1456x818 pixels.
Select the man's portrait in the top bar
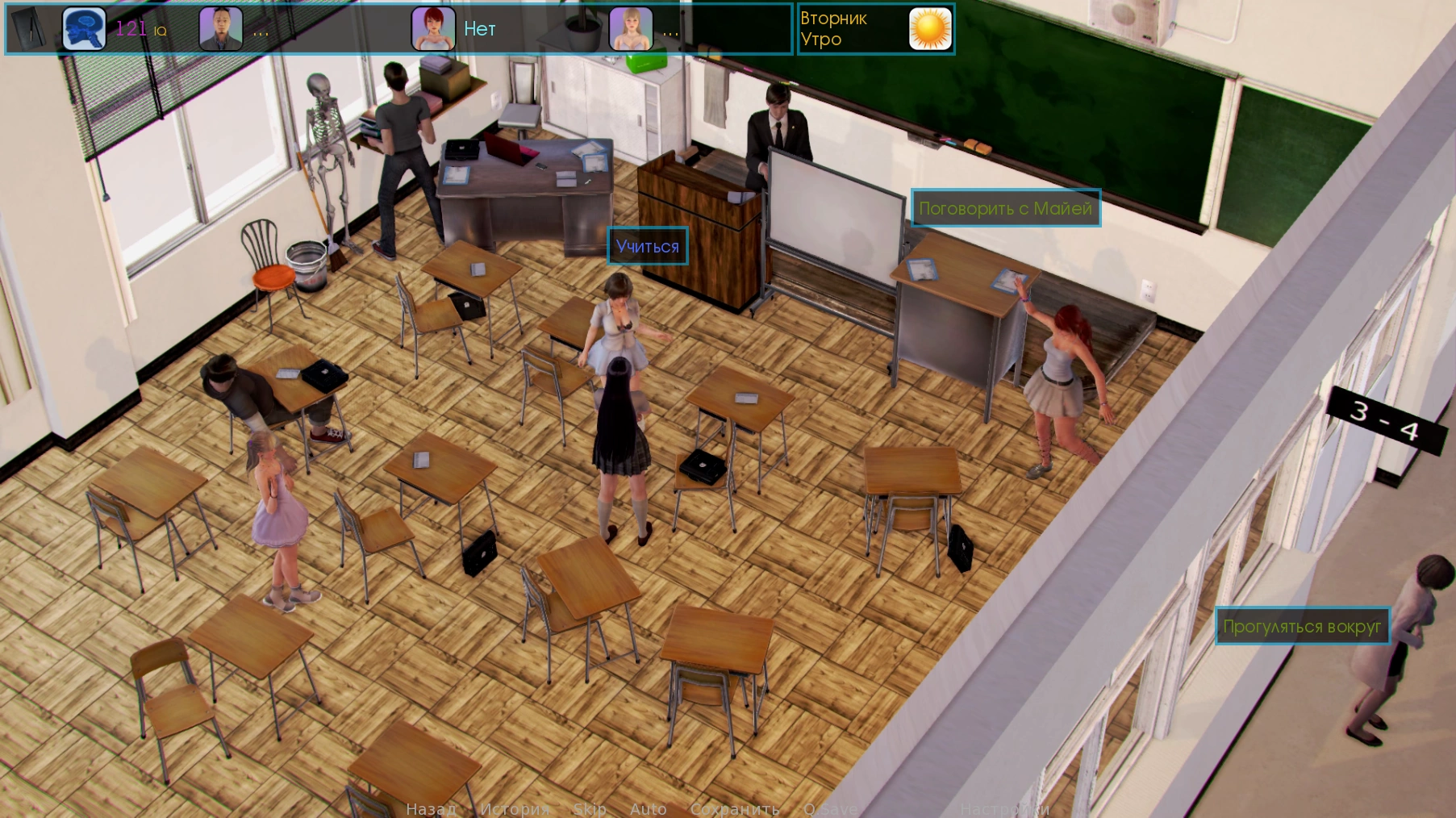220,29
